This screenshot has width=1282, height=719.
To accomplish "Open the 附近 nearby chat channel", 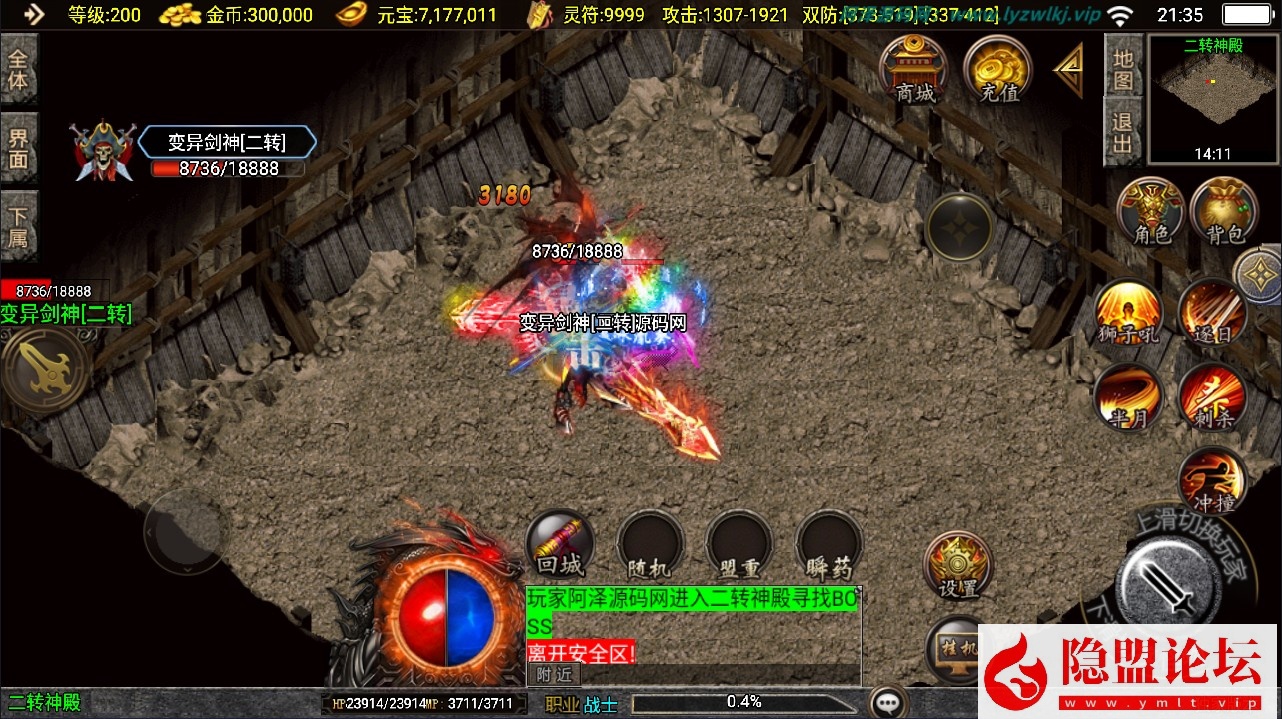I will tap(553, 674).
